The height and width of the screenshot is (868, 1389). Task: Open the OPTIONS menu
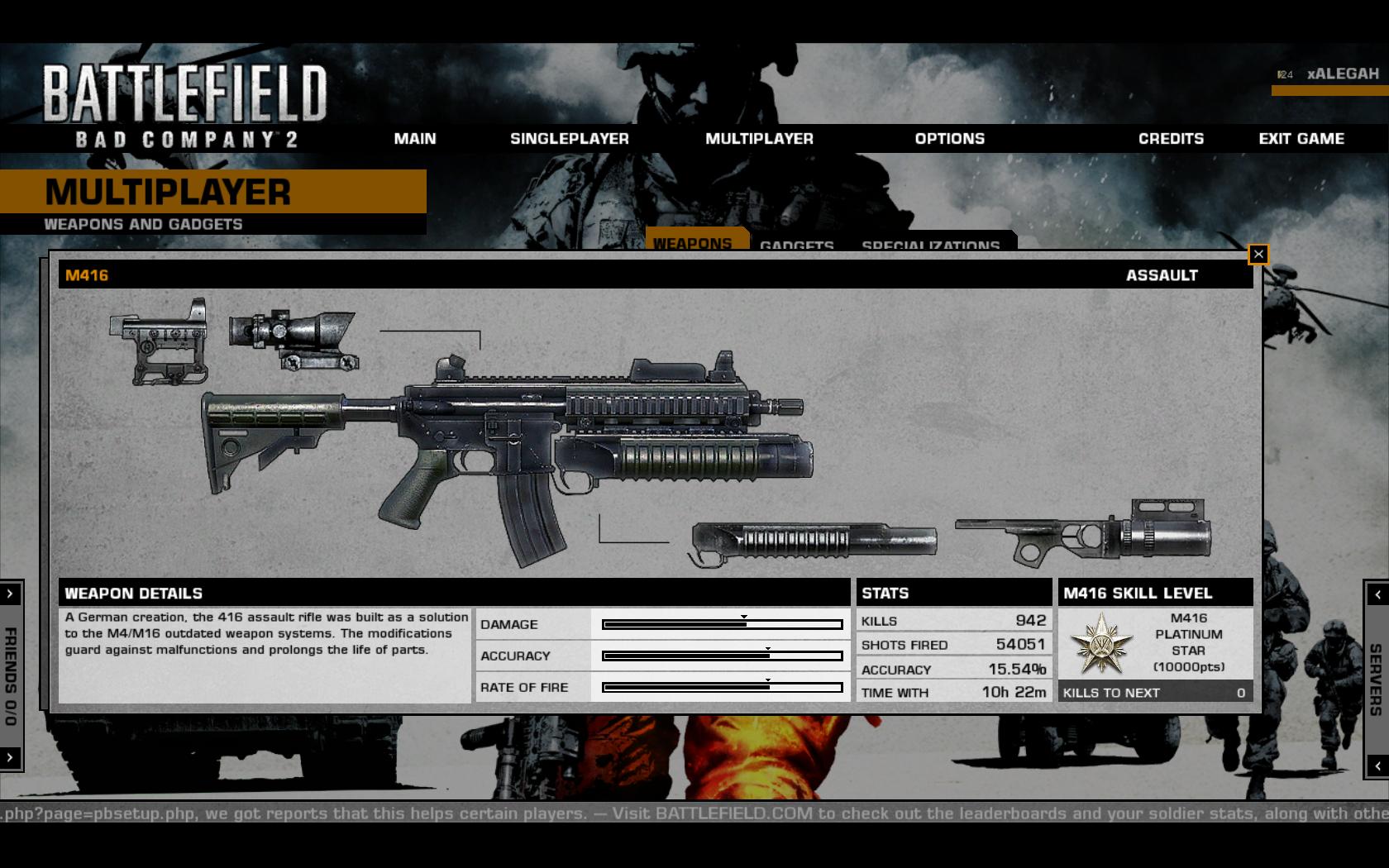click(x=949, y=139)
